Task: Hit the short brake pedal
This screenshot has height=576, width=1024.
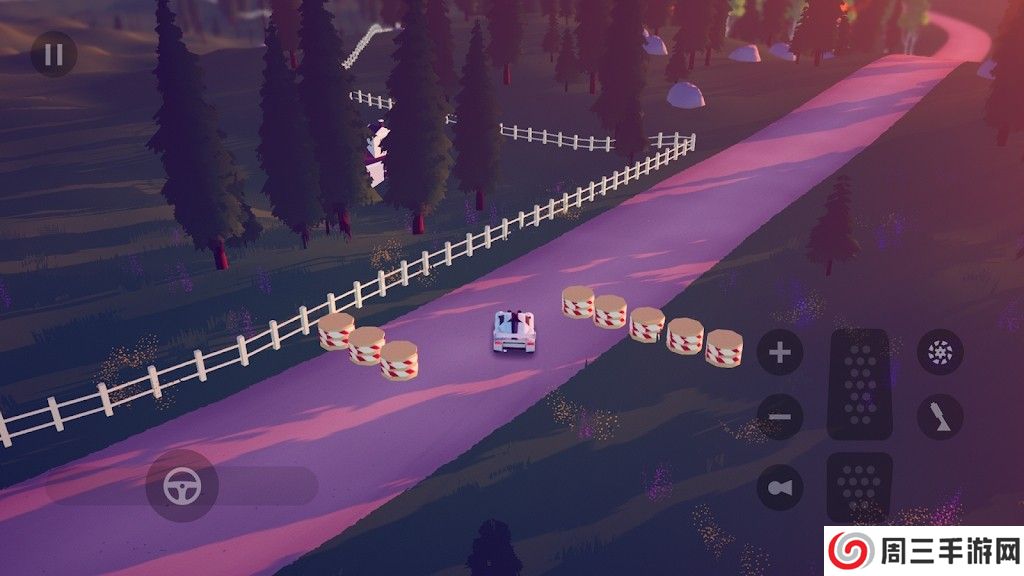Action: click(860, 487)
